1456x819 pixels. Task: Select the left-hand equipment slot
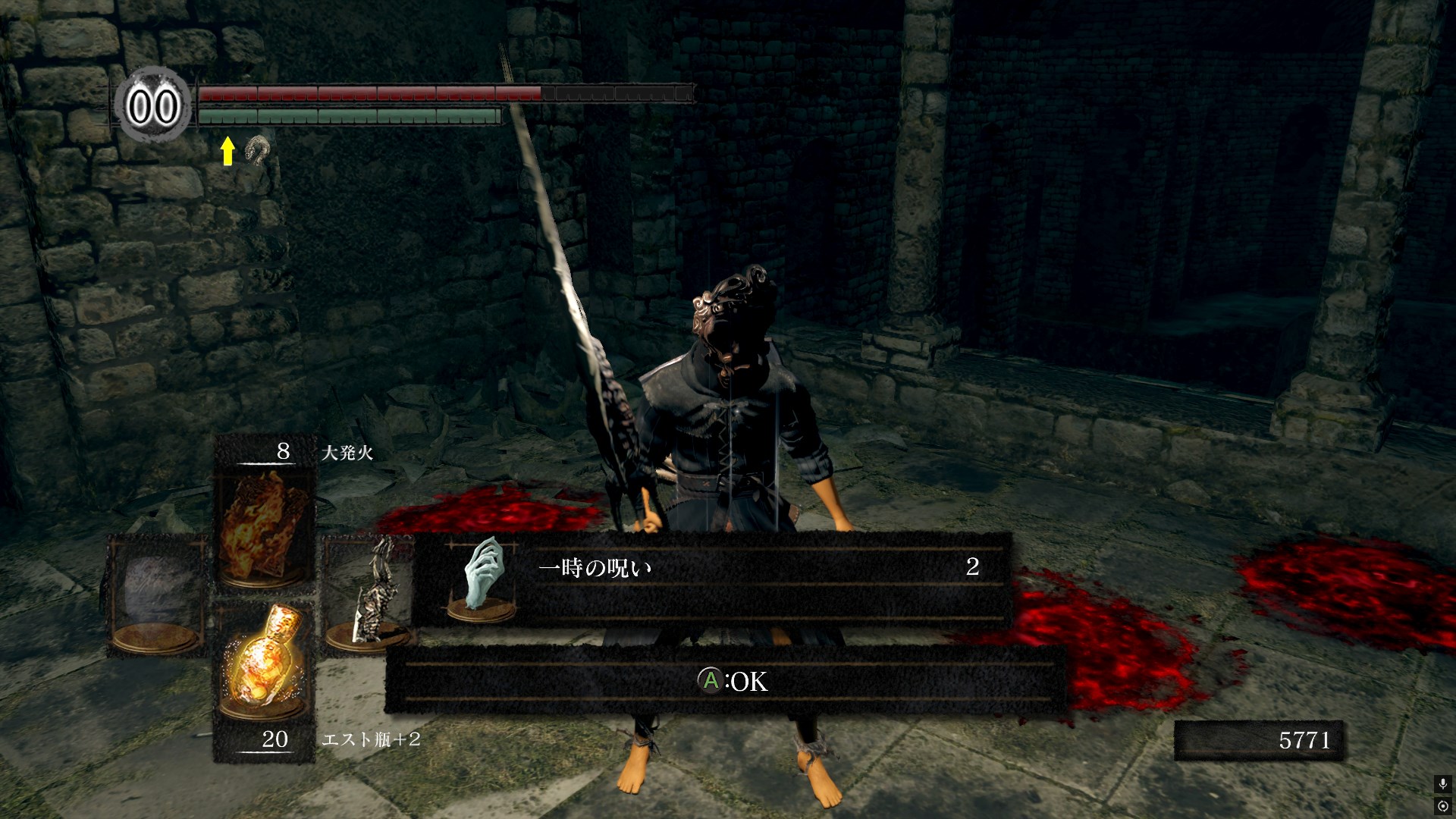coord(157,595)
